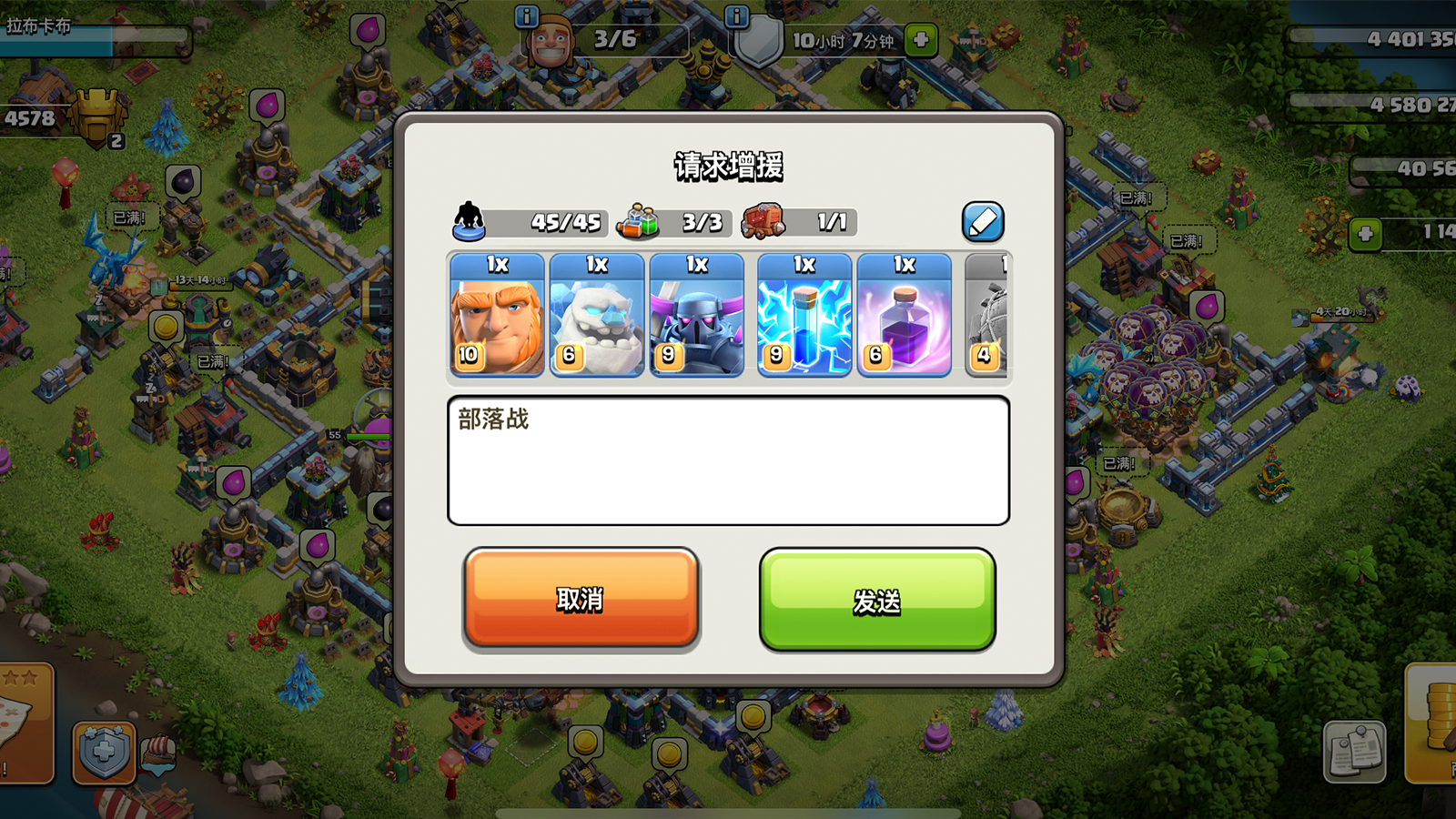Select the Giant troop card

click(495, 317)
